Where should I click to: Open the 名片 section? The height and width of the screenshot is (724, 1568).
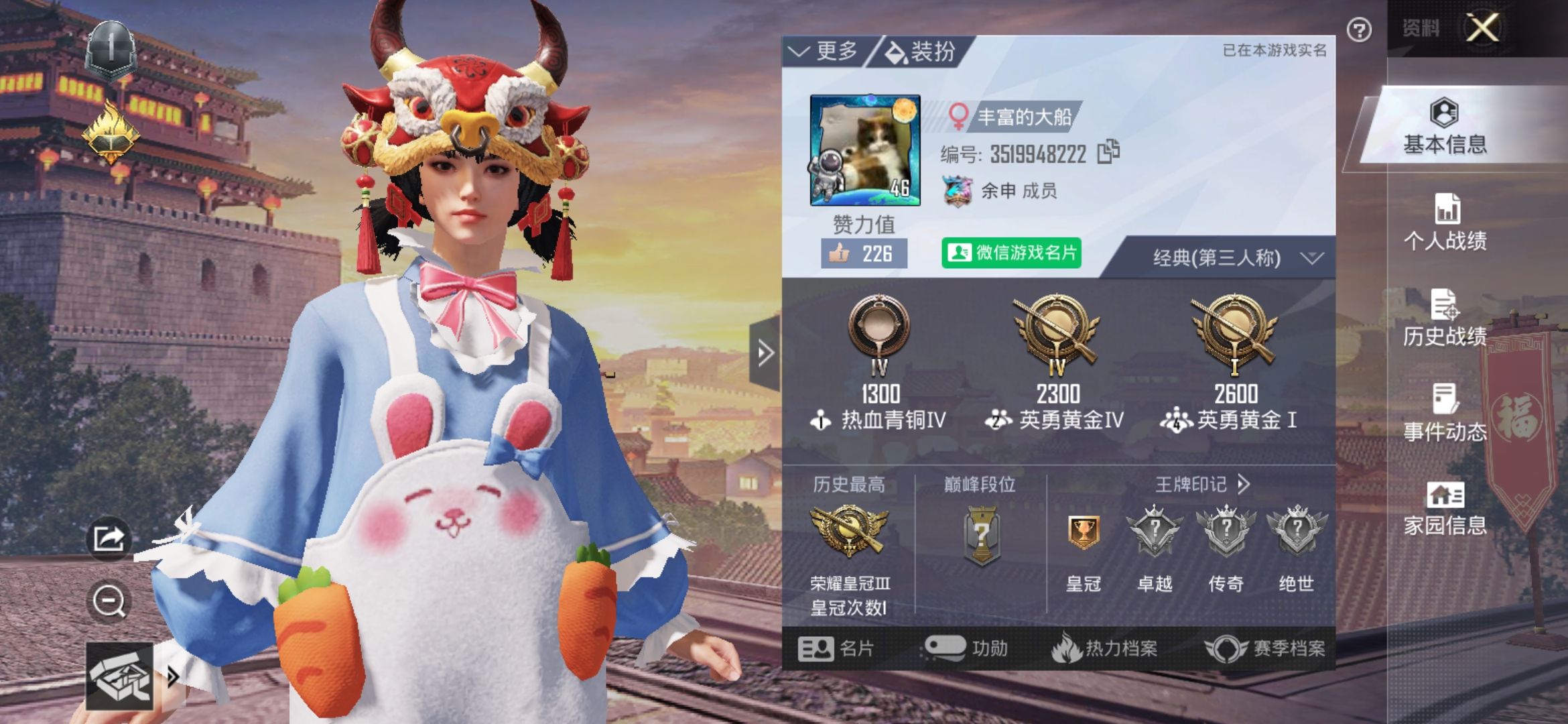pyautogui.click(x=836, y=648)
